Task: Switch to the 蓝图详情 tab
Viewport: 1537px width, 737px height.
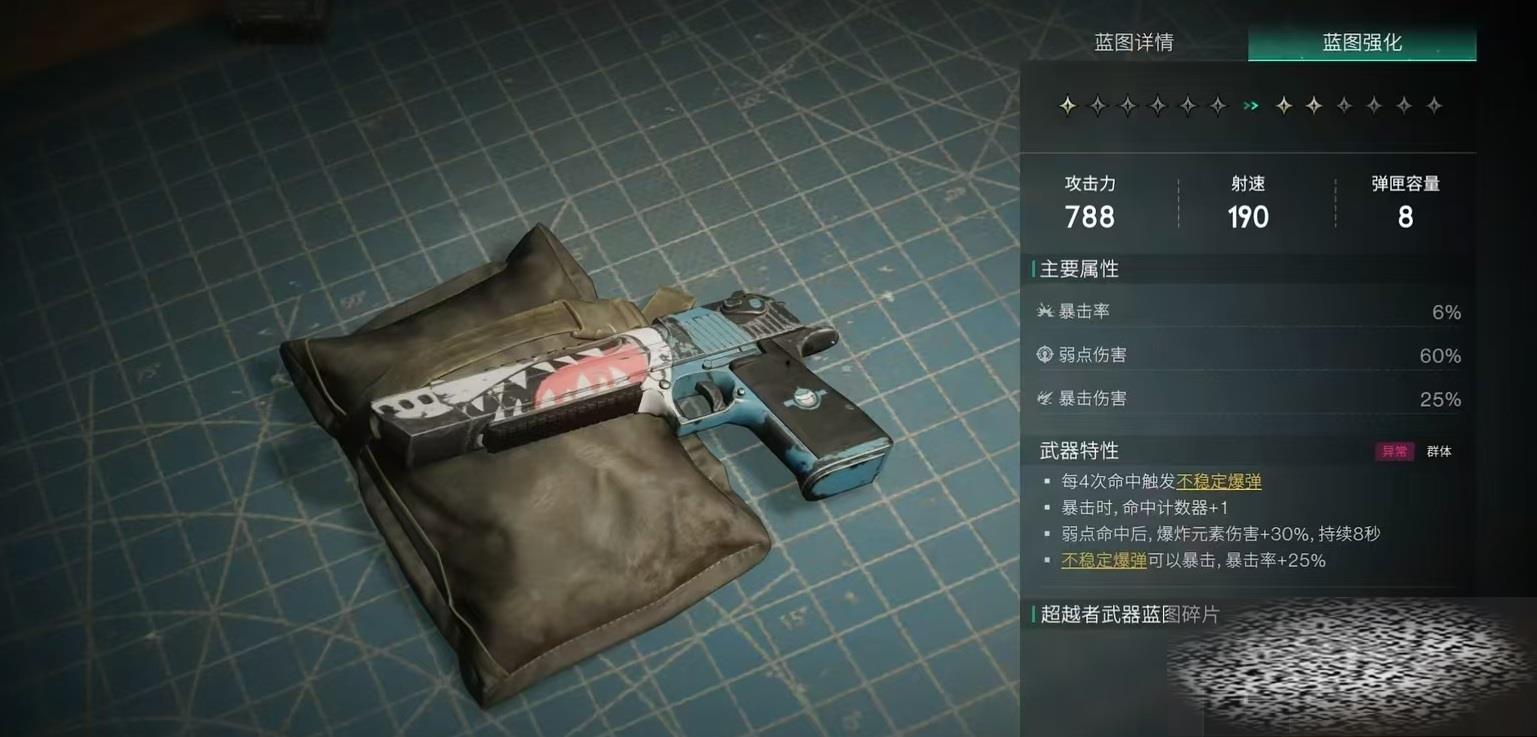Action: pos(1133,43)
